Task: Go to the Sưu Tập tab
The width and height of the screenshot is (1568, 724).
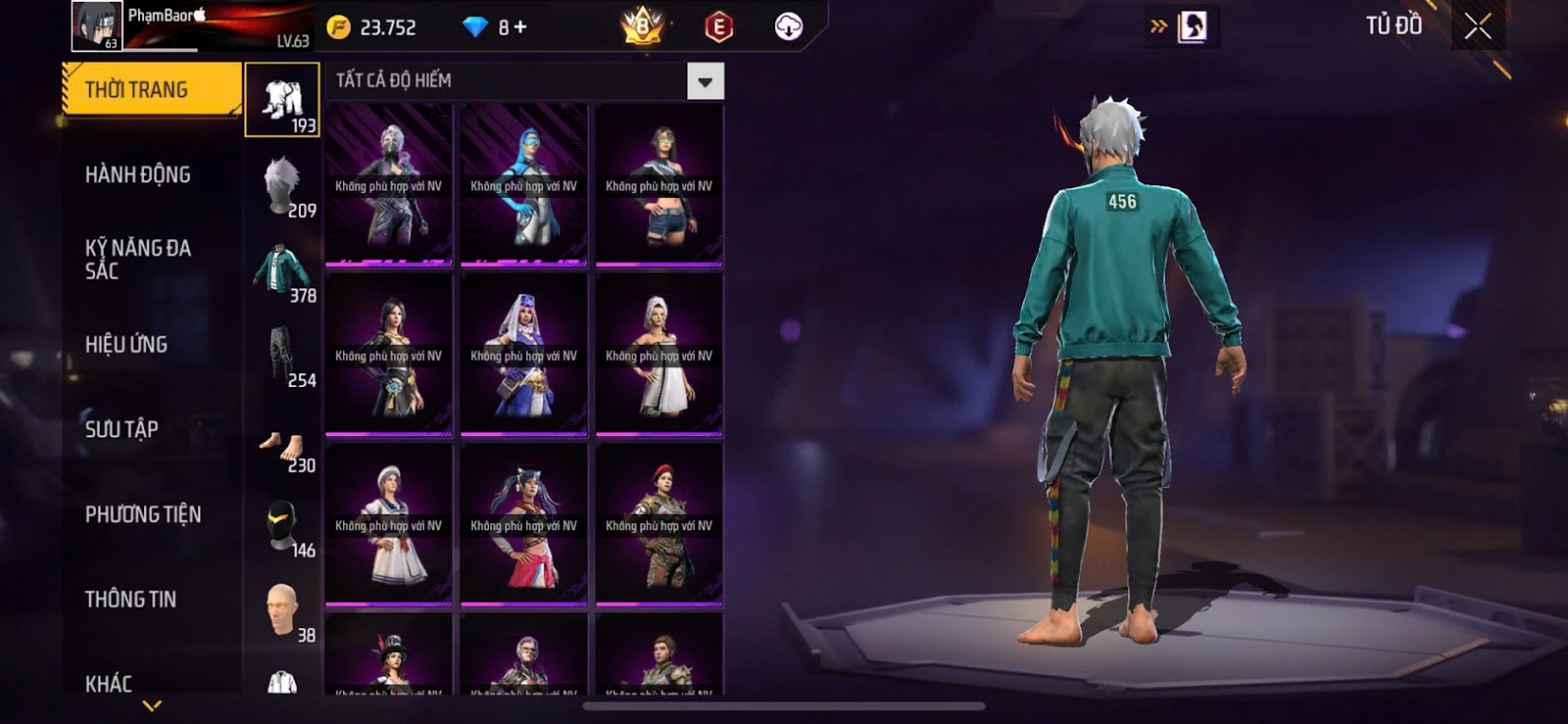Action: (x=122, y=429)
